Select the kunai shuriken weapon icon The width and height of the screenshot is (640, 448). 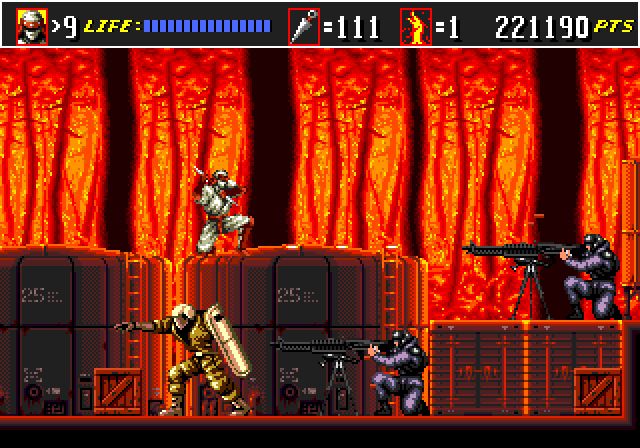point(304,25)
